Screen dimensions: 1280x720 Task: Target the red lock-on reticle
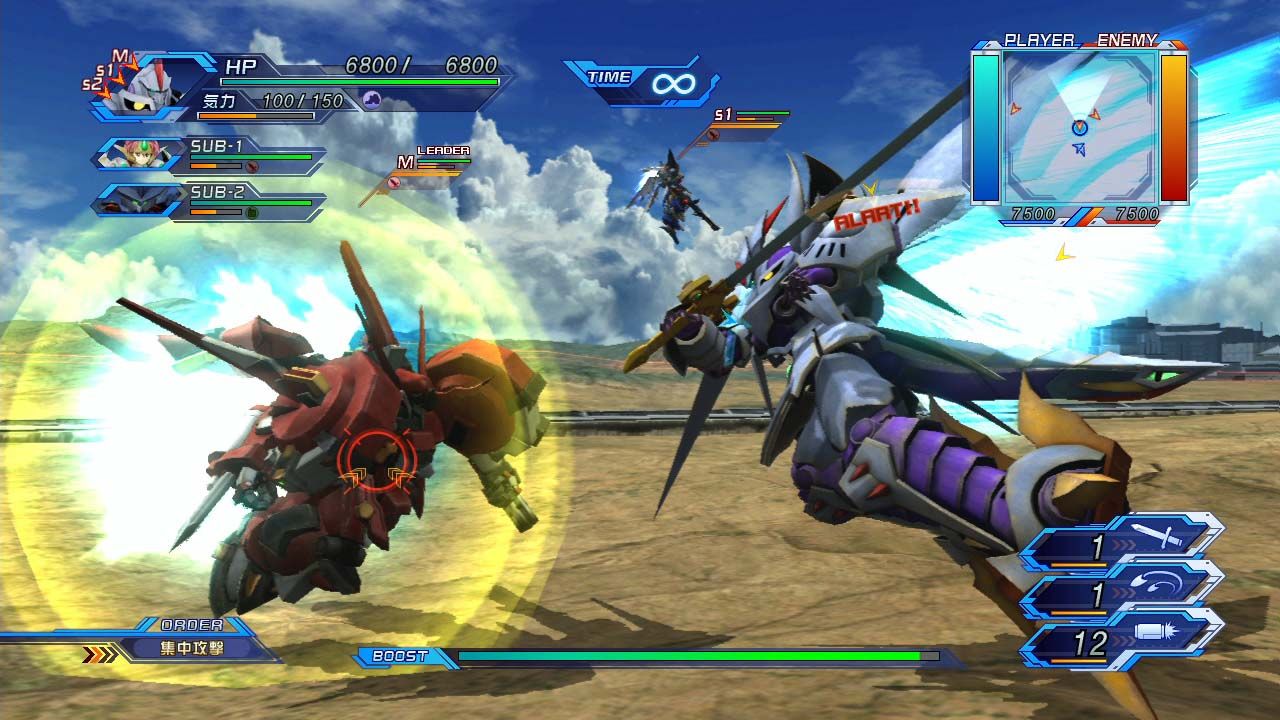[x=375, y=461]
